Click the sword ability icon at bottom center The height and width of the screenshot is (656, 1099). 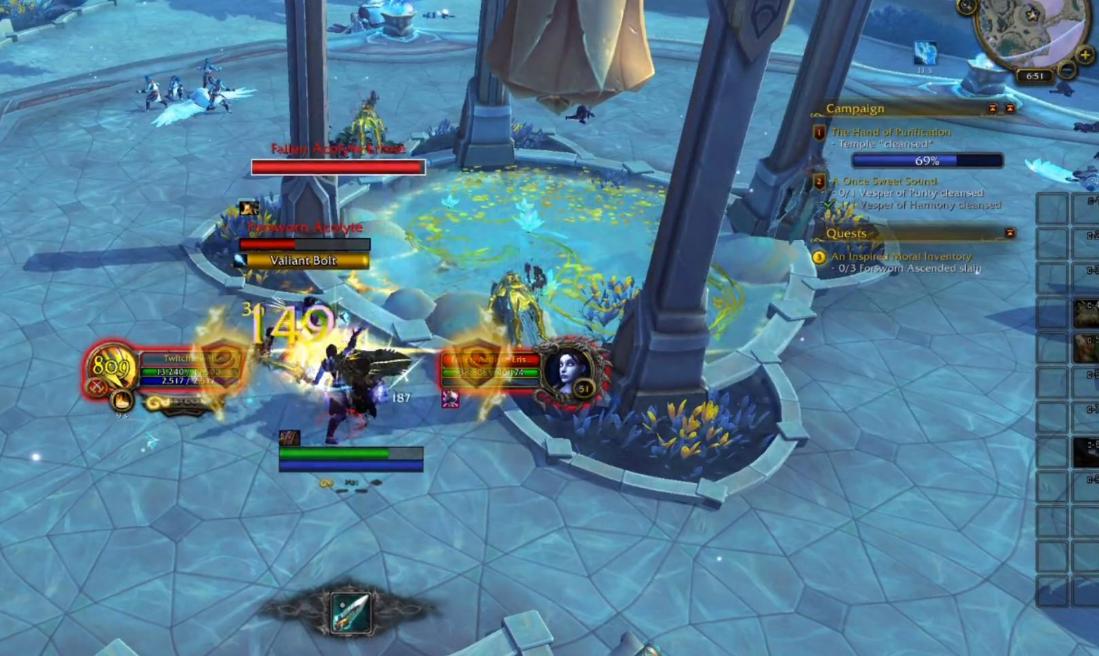350,612
